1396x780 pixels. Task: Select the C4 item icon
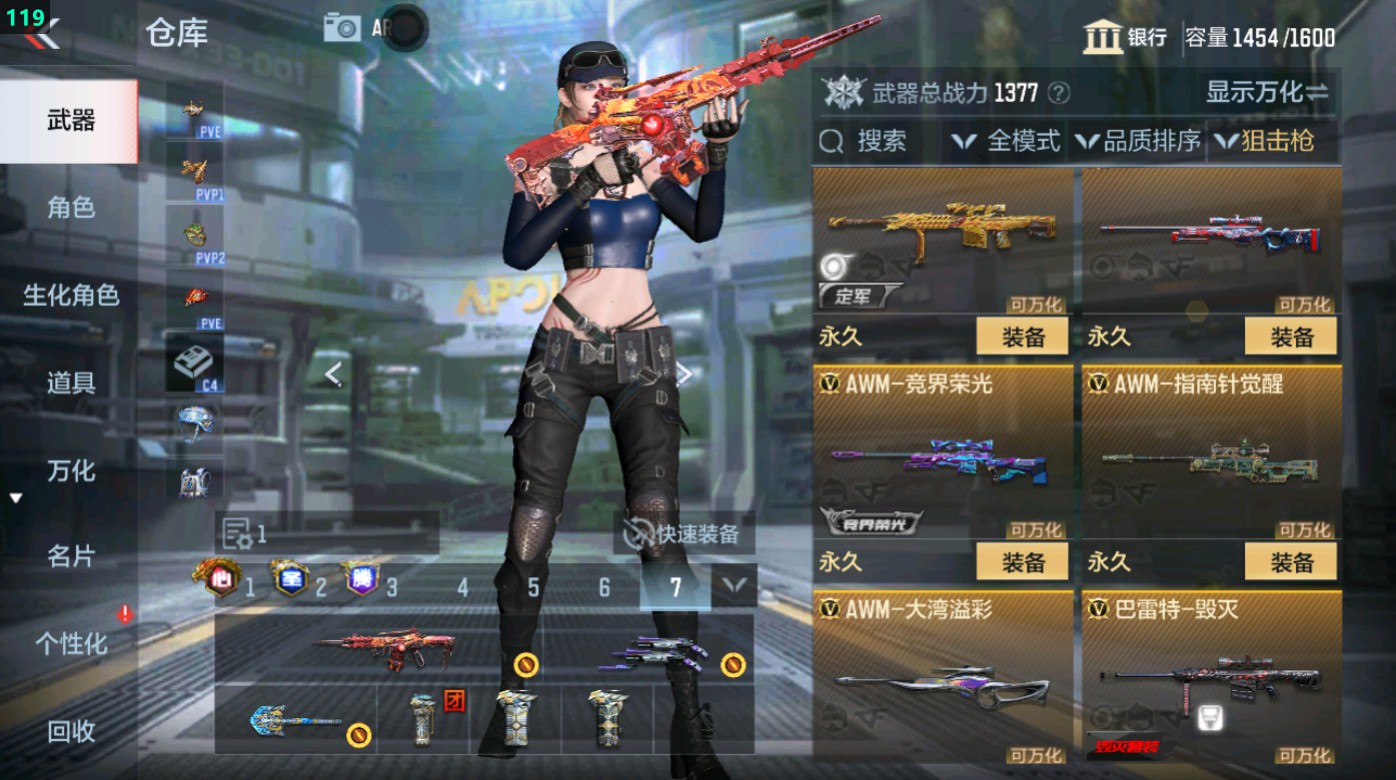click(x=193, y=361)
